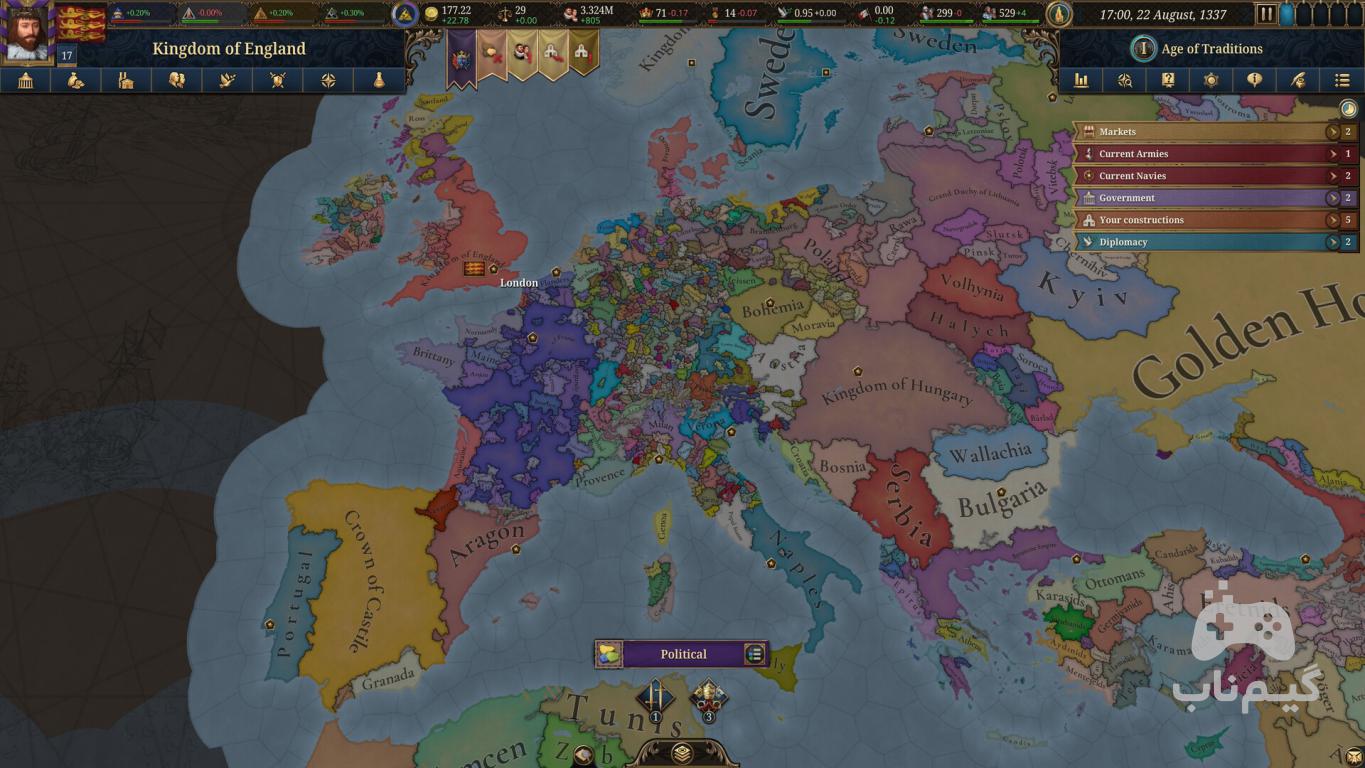The height and width of the screenshot is (768, 1365).
Task: Pause the game with the pause button
Action: 1266,15
